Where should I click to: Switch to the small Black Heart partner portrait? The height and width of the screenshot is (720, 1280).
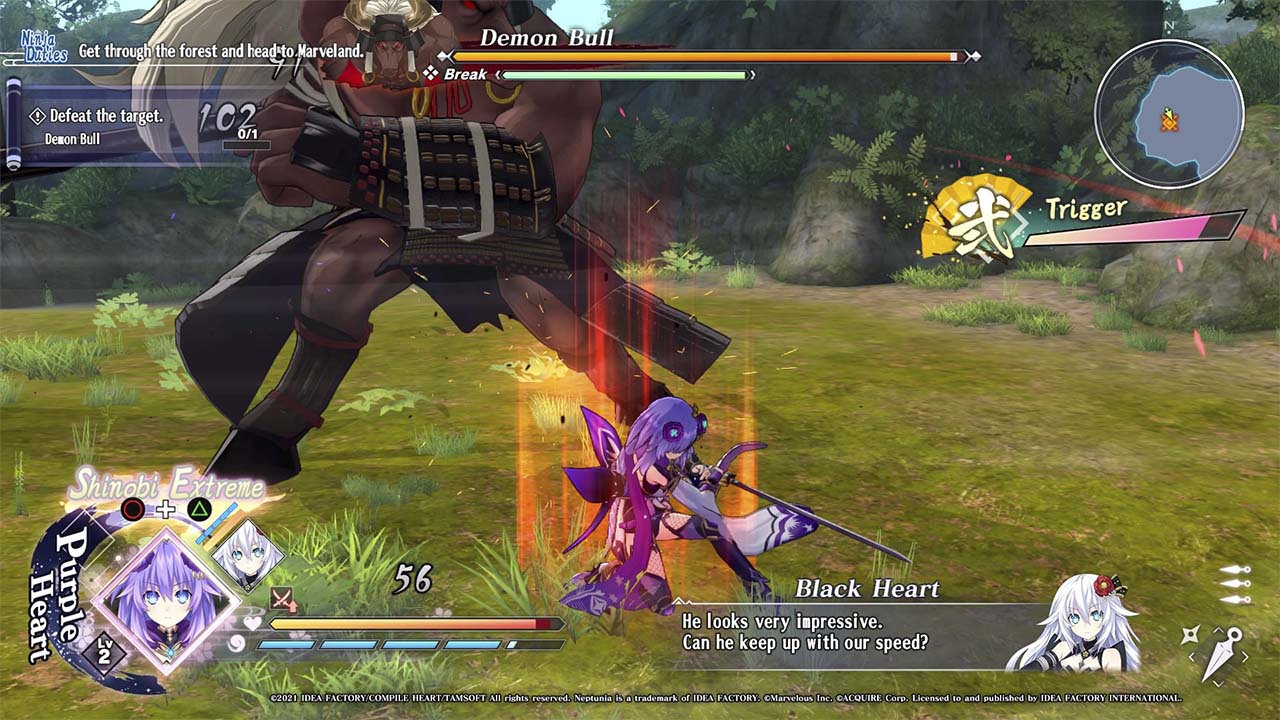[246, 553]
